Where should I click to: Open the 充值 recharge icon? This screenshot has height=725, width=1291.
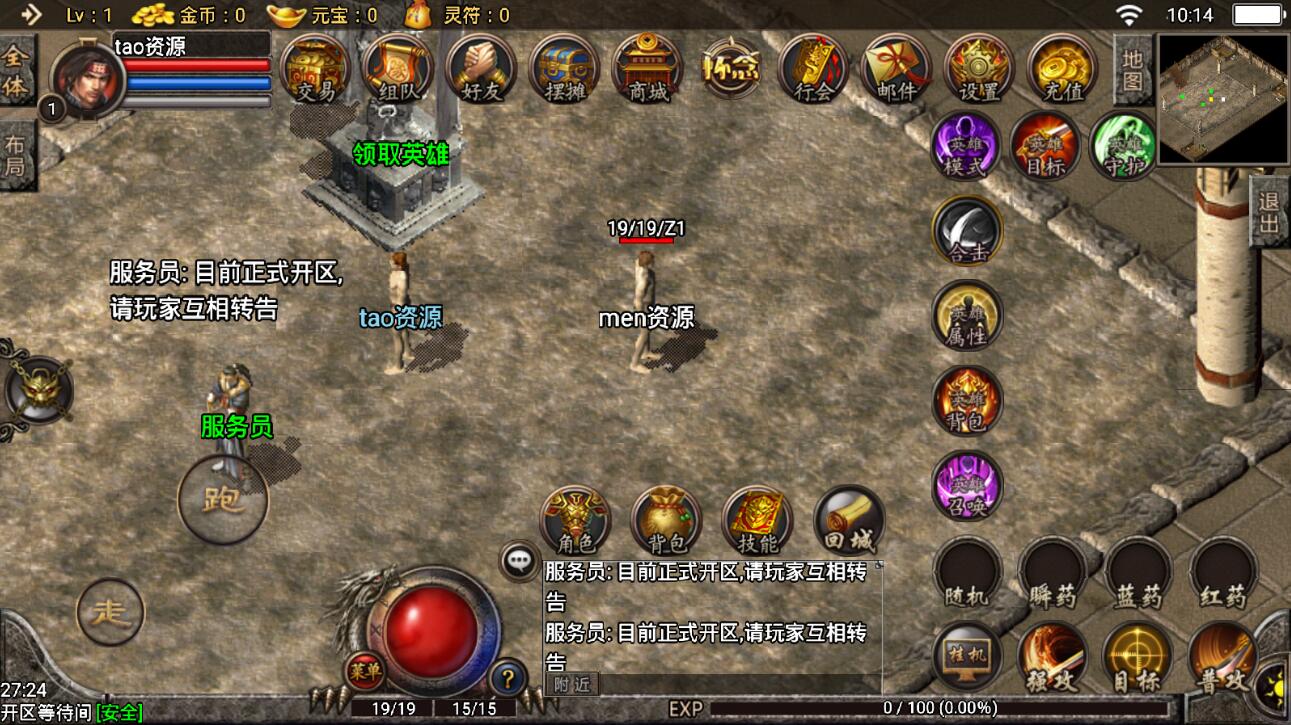pyautogui.click(x=1062, y=68)
